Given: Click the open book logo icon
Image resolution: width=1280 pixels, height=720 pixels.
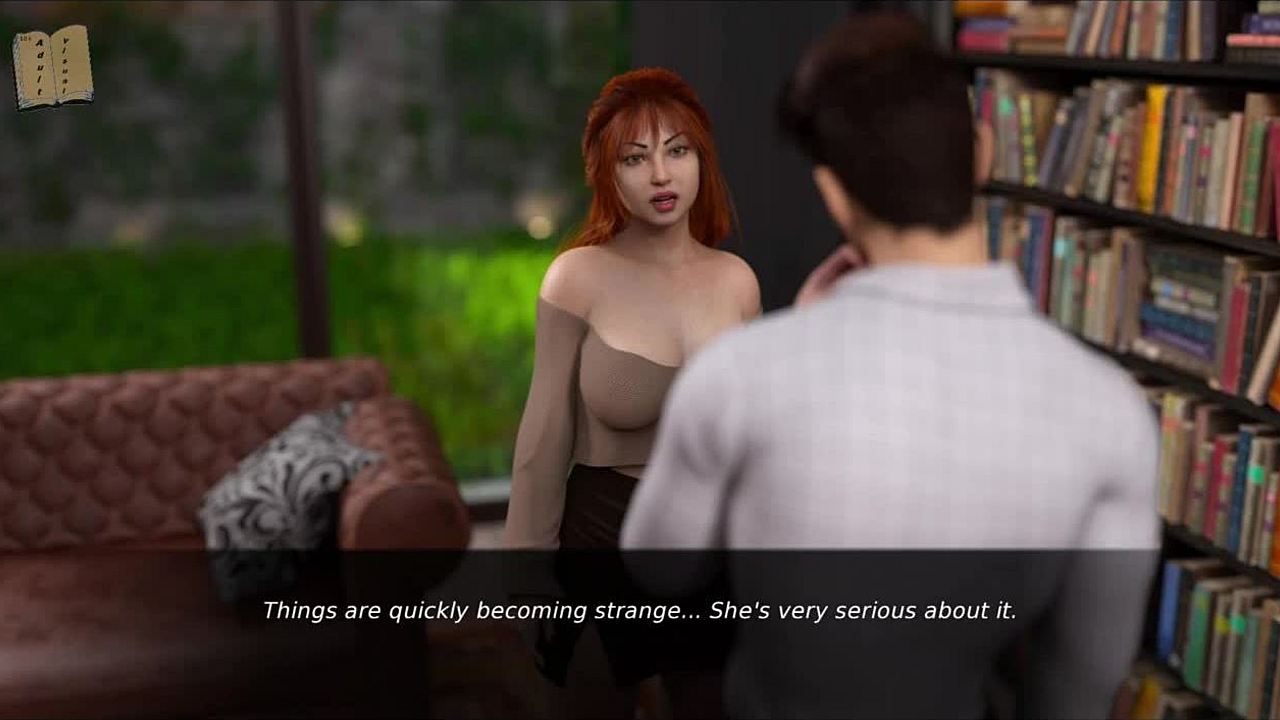Looking at the screenshot, I should tap(53, 67).
